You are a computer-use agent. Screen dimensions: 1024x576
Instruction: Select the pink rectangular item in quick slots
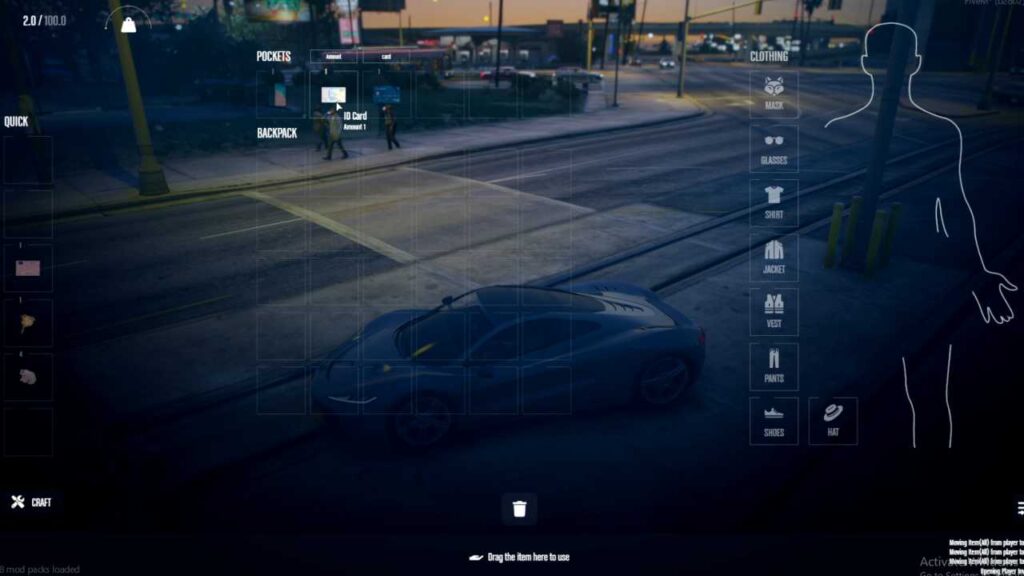pos(28,268)
